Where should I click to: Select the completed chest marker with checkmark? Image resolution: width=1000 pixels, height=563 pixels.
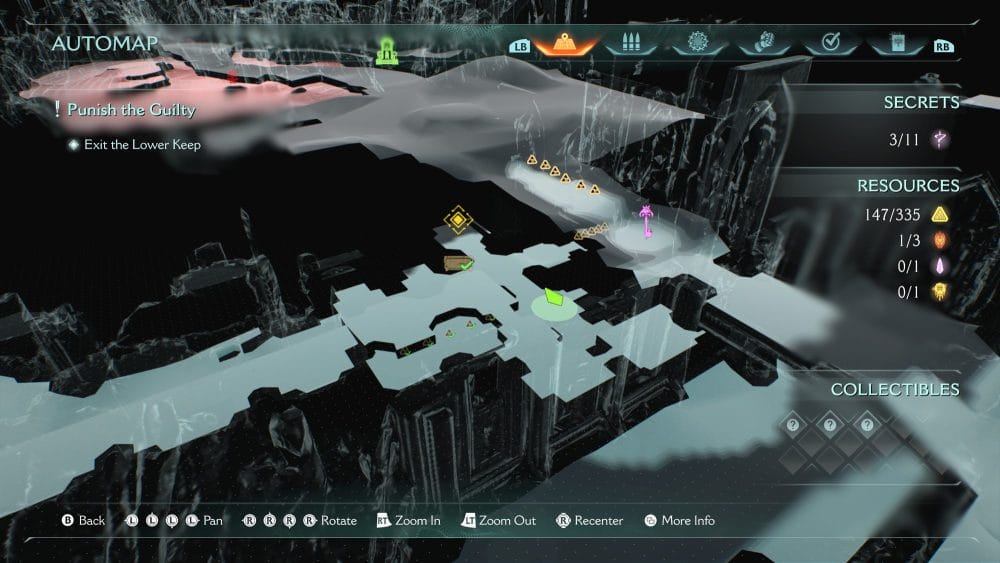click(458, 264)
